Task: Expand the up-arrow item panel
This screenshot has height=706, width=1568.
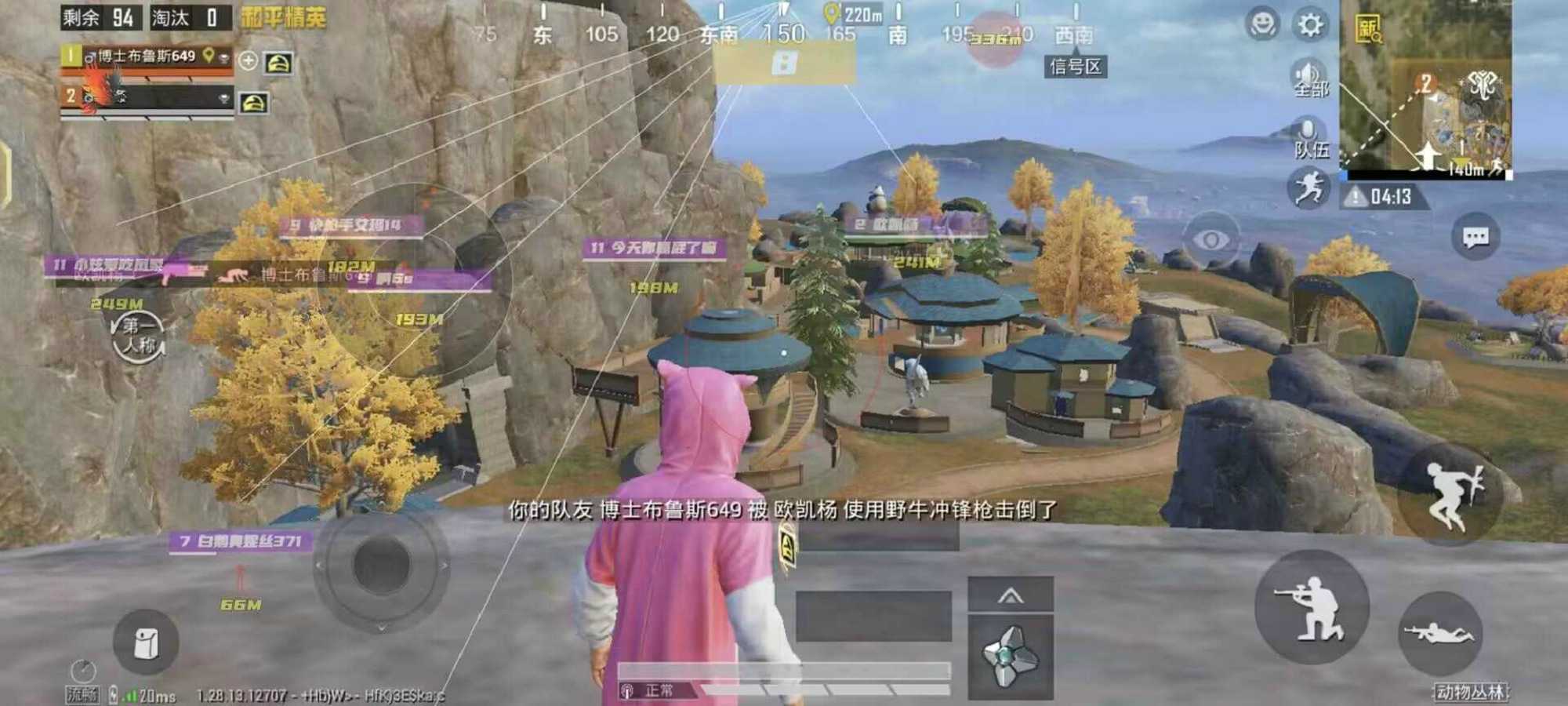Action: click(x=1011, y=596)
